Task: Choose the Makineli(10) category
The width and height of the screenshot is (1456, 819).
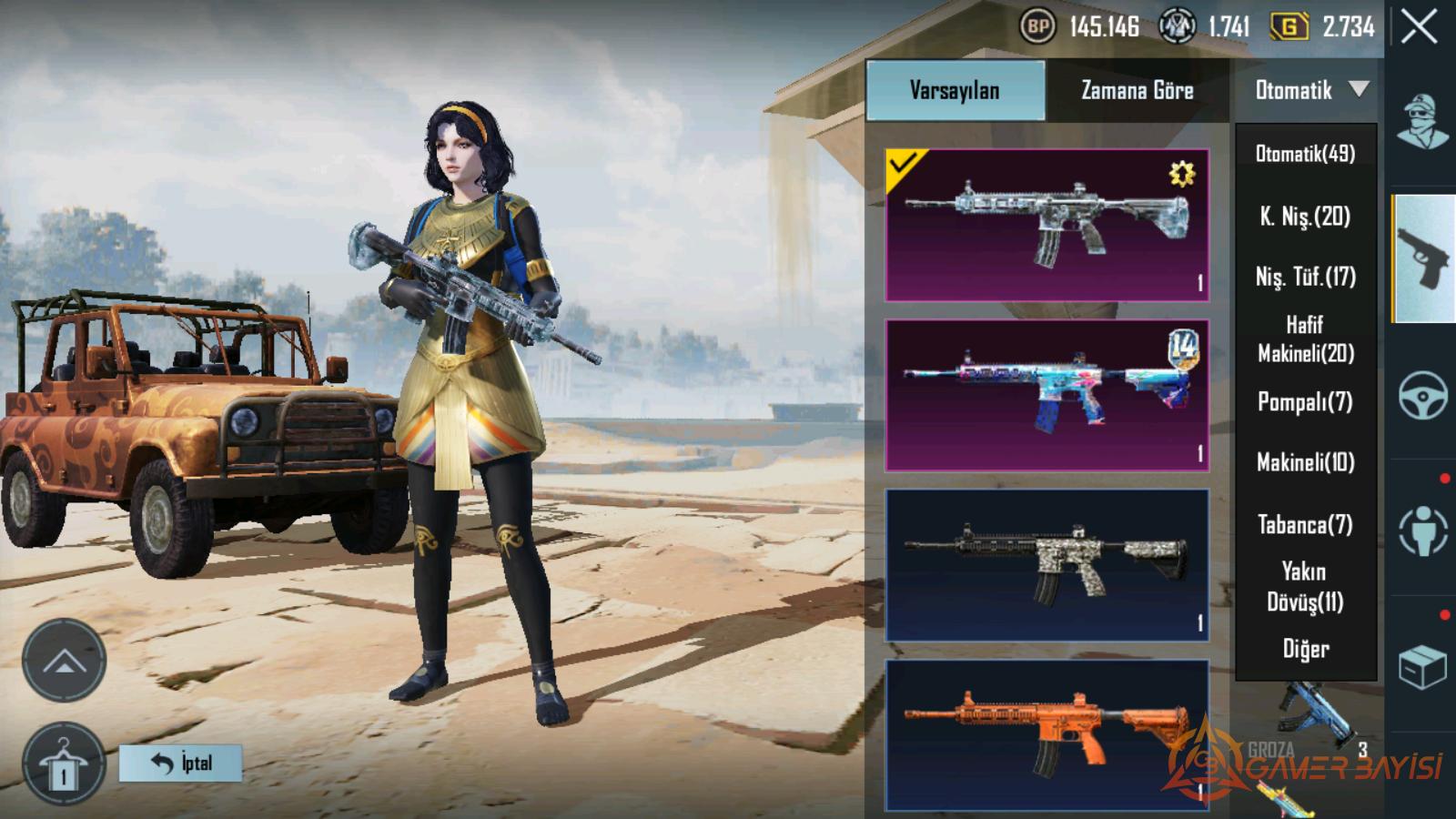Action: tap(1305, 462)
